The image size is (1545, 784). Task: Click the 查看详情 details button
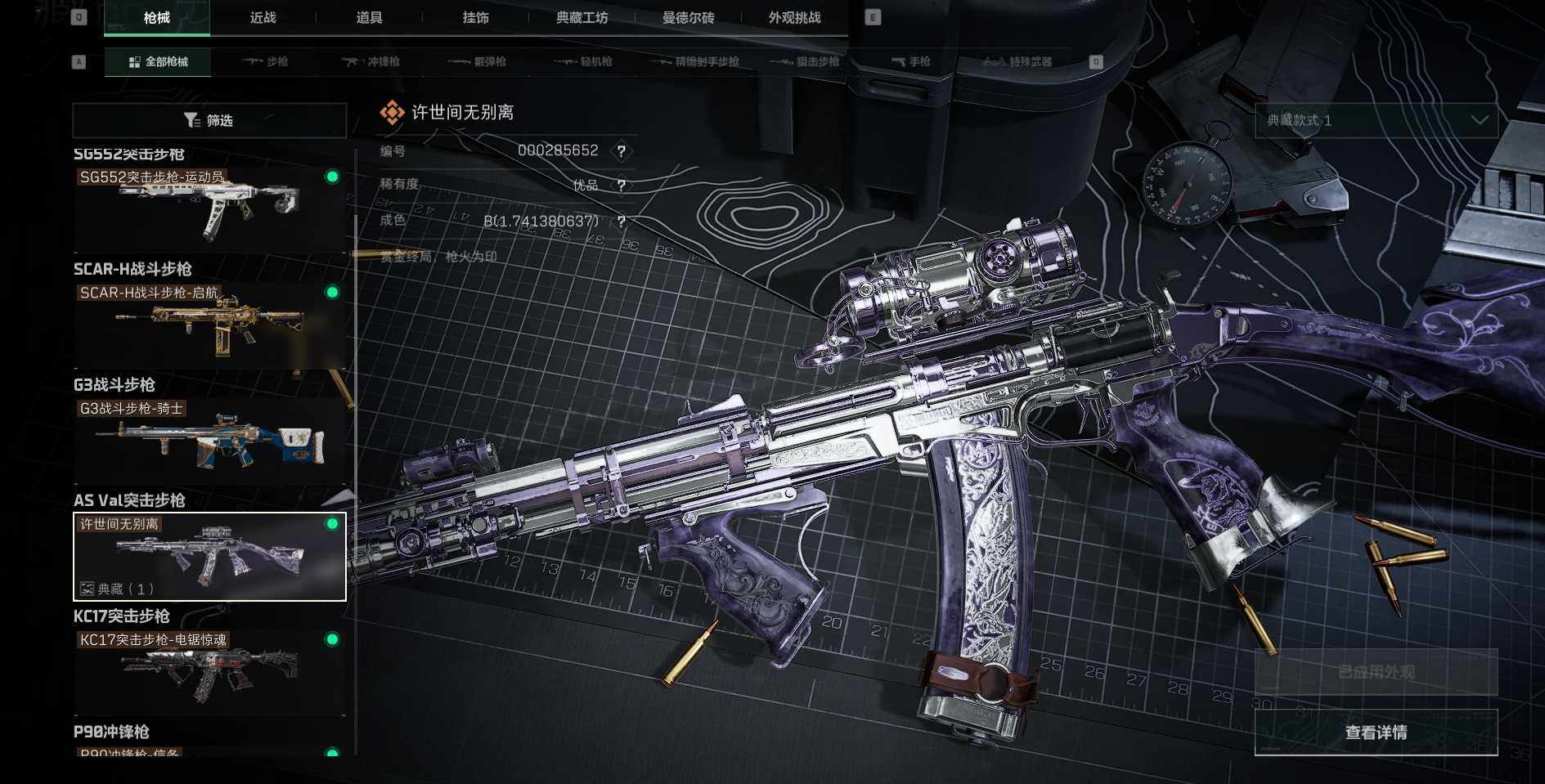point(1376,732)
